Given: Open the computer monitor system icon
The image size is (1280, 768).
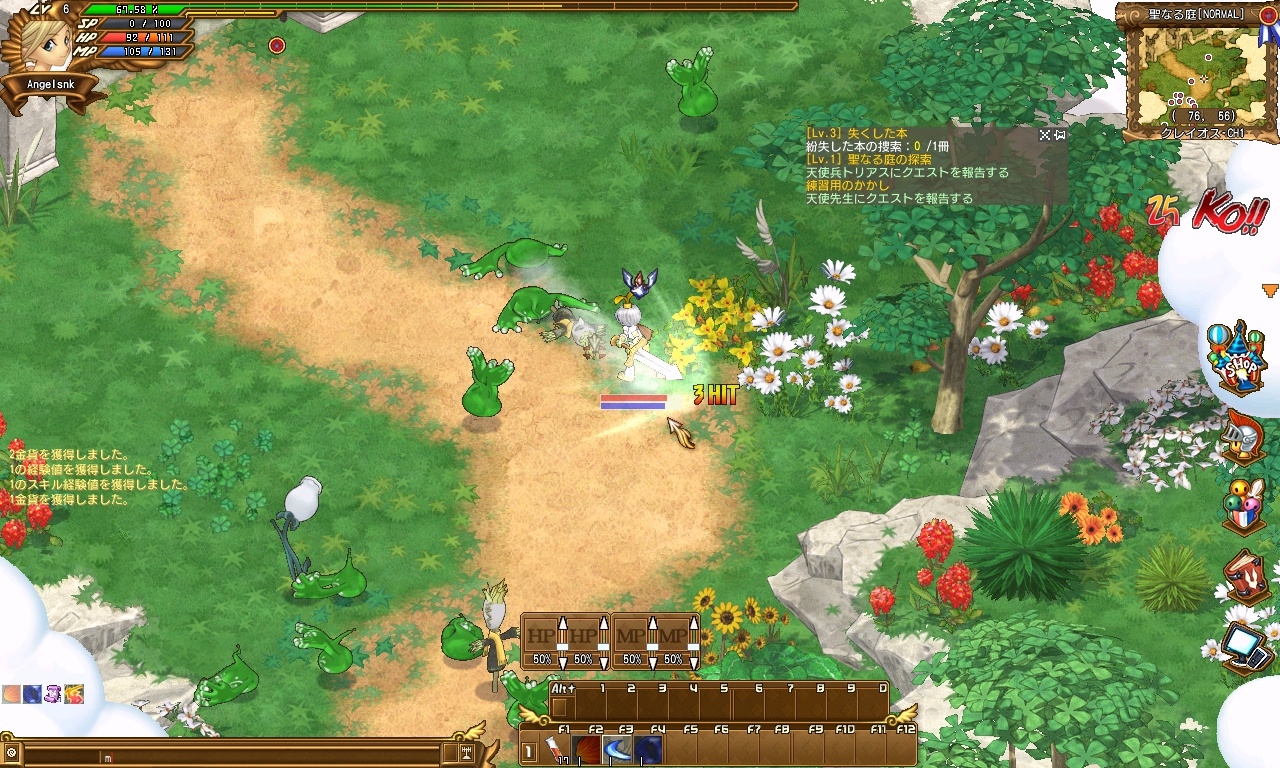Looking at the screenshot, I should [1243, 643].
